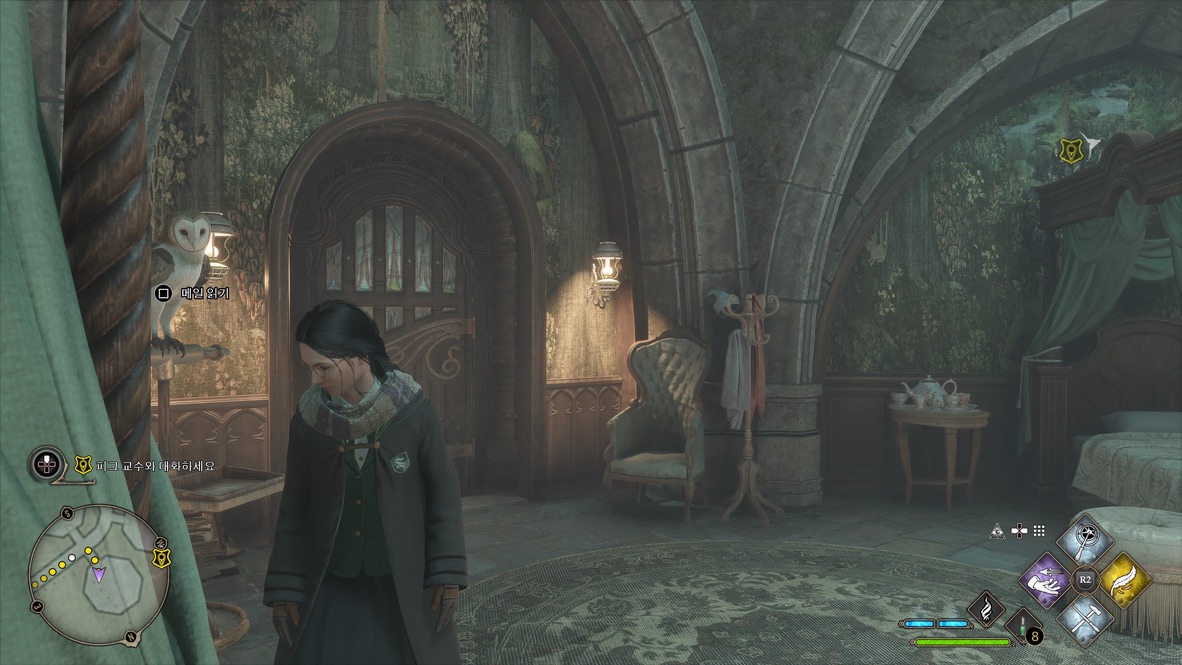Image resolution: width=1182 pixels, height=665 pixels.
Task: Activate the ancient magic swirl icon
Action: pyautogui.click(x=984, y=605)
